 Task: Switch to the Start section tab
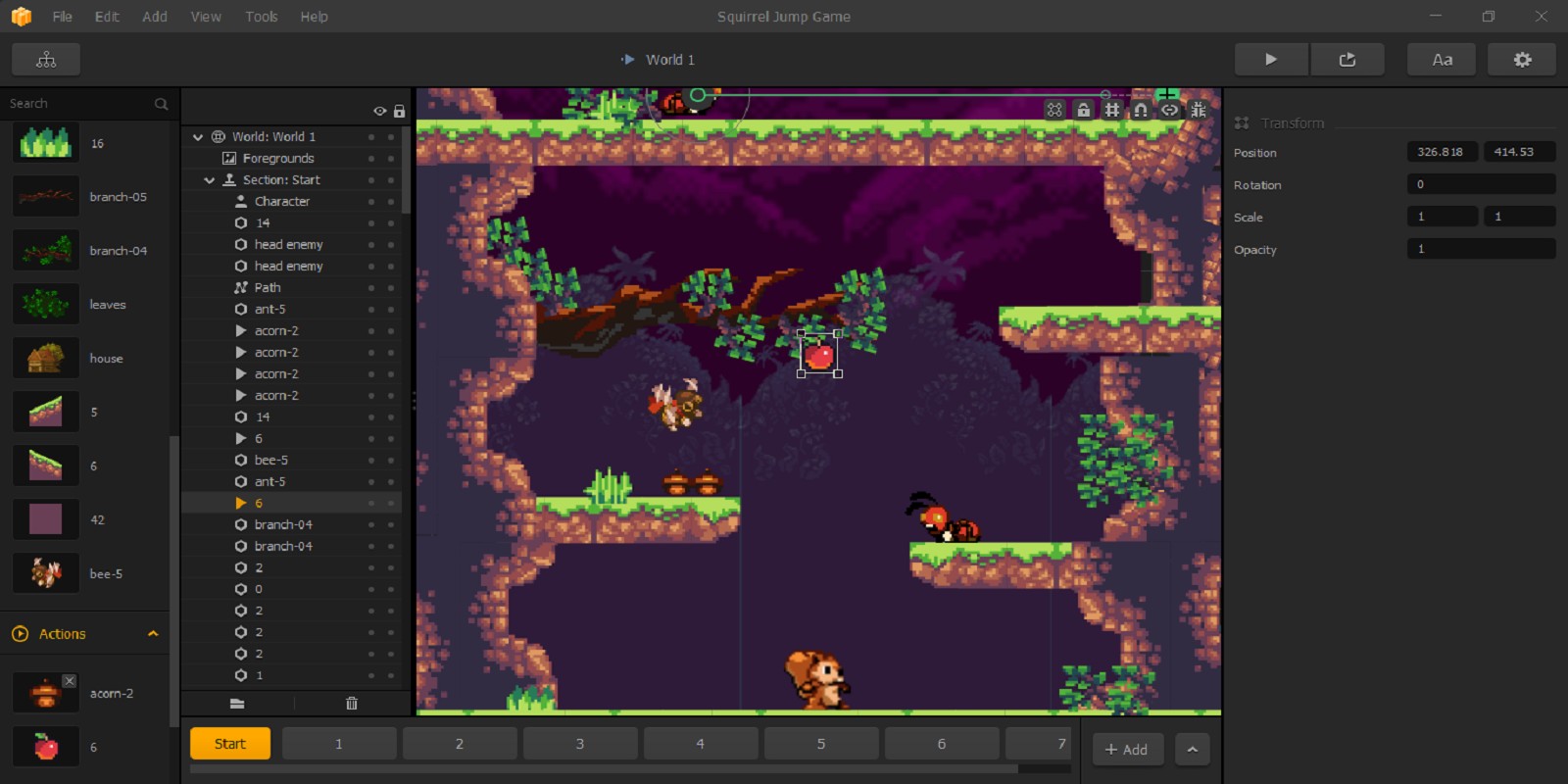[x=230, y=744]
